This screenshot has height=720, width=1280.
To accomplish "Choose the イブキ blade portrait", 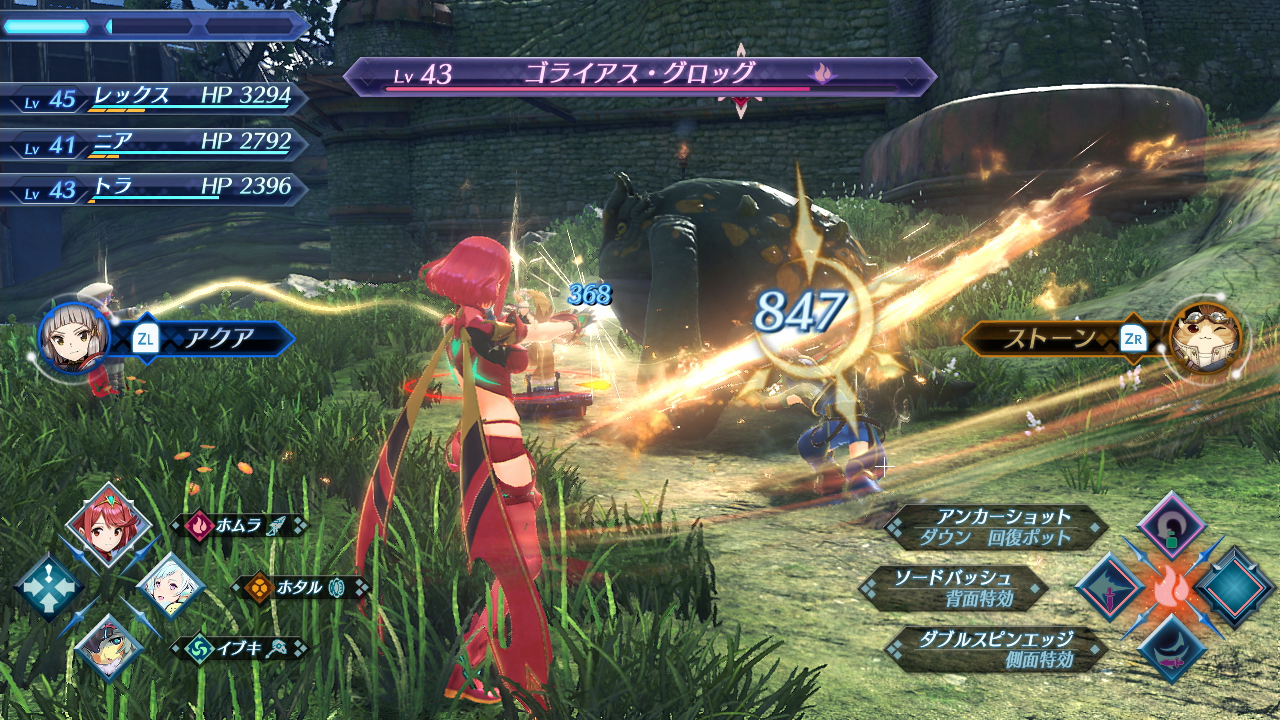I will point(108,646).
